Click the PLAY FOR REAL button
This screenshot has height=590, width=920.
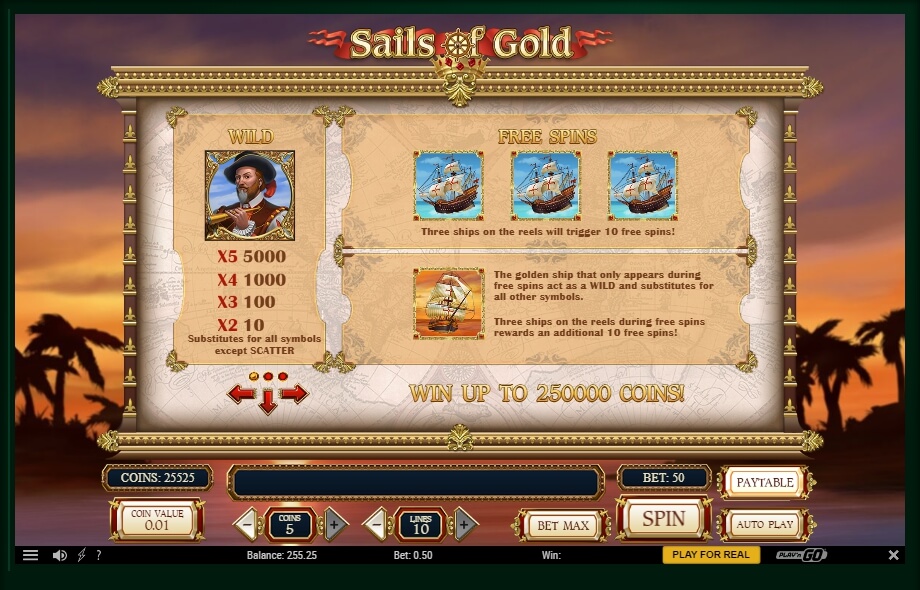(x=711, y=555)
